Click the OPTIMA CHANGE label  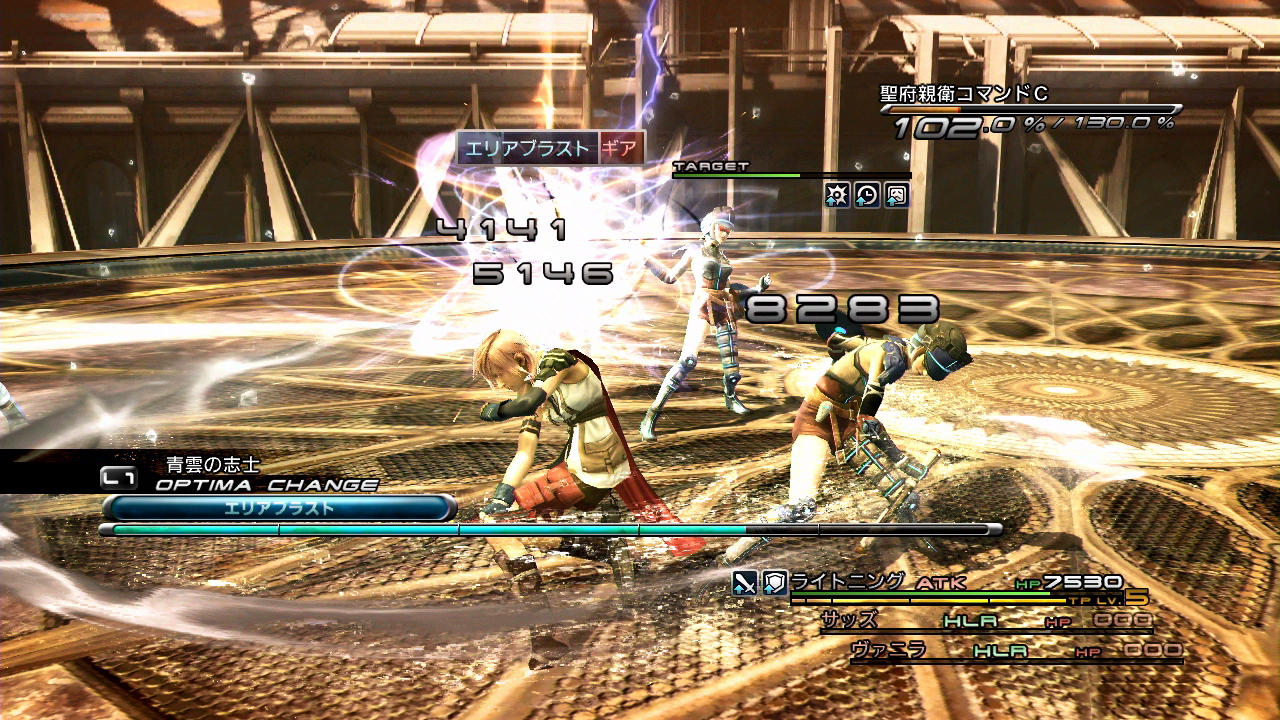click(266, 485)
